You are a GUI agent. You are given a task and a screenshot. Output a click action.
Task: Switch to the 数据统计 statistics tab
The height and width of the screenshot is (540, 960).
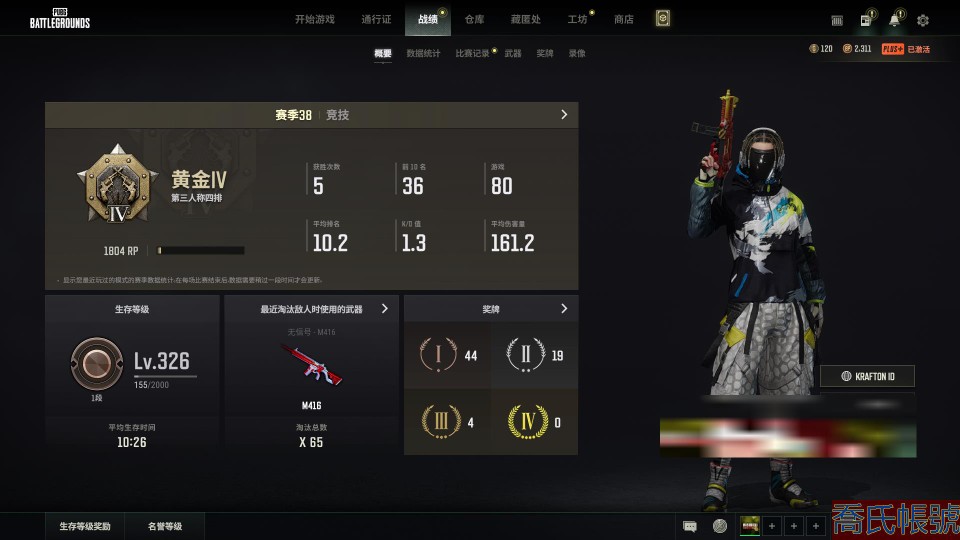pyautogui.click(x=423, y=53)
